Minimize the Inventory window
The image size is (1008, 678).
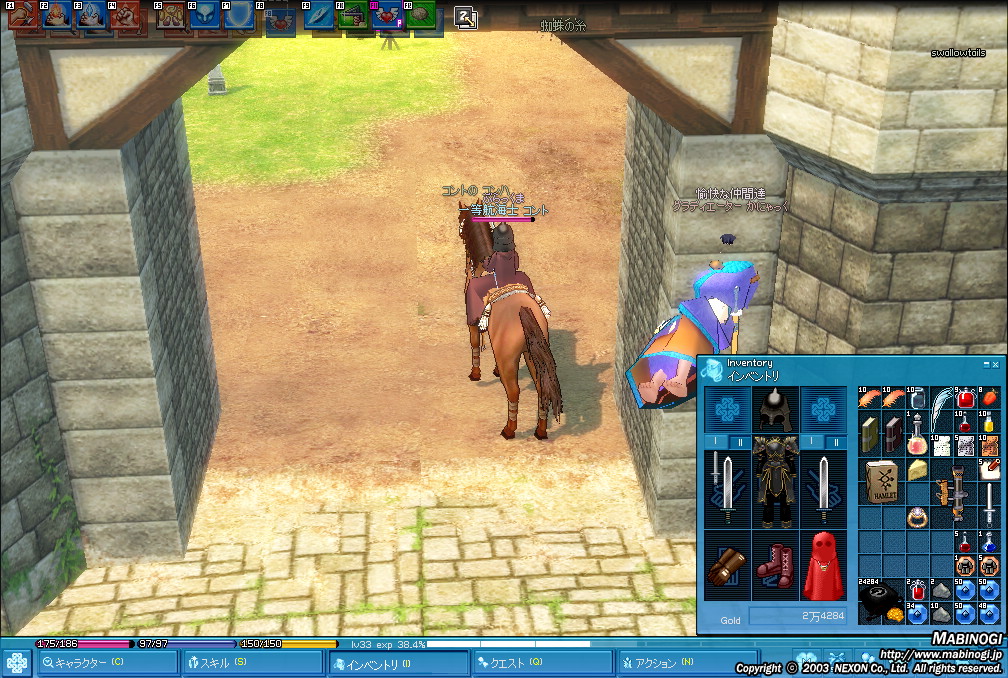pos(985,365)
